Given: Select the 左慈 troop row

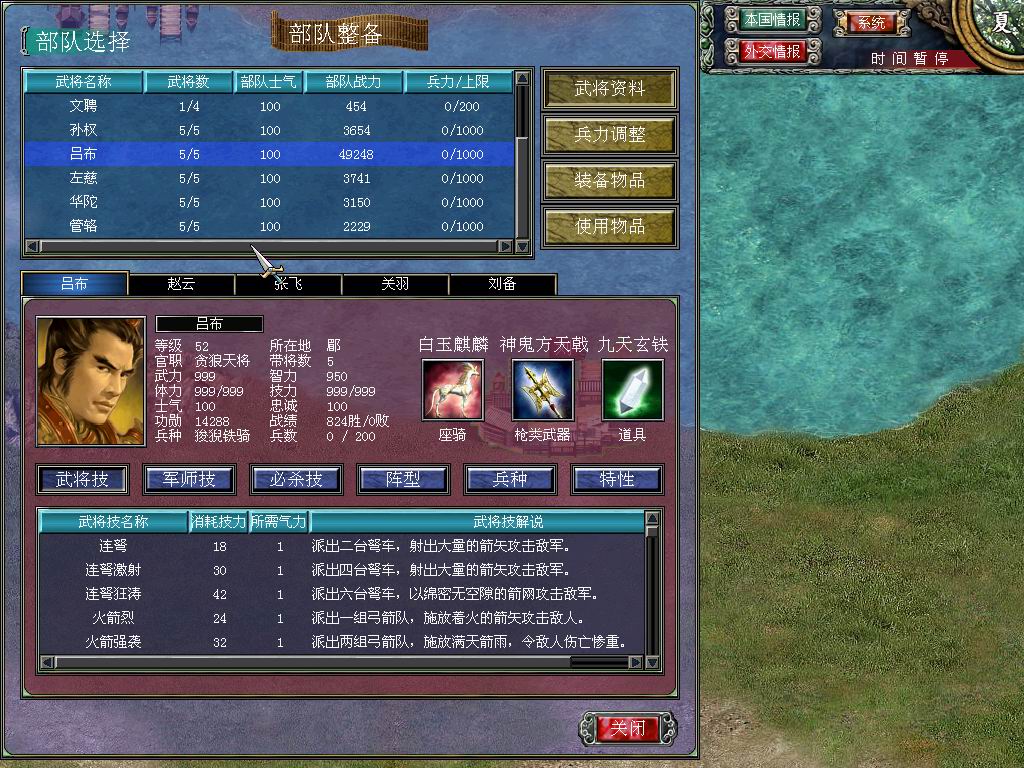Looking at the screenshot, I should [270, 178].
